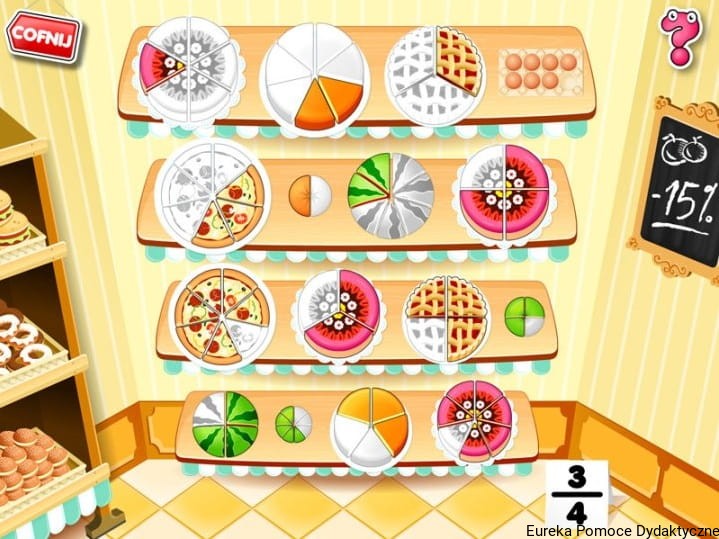The image size is (719, 539).
Task: Select the pink cake cut into quarters
Action: tap(503, 192)
